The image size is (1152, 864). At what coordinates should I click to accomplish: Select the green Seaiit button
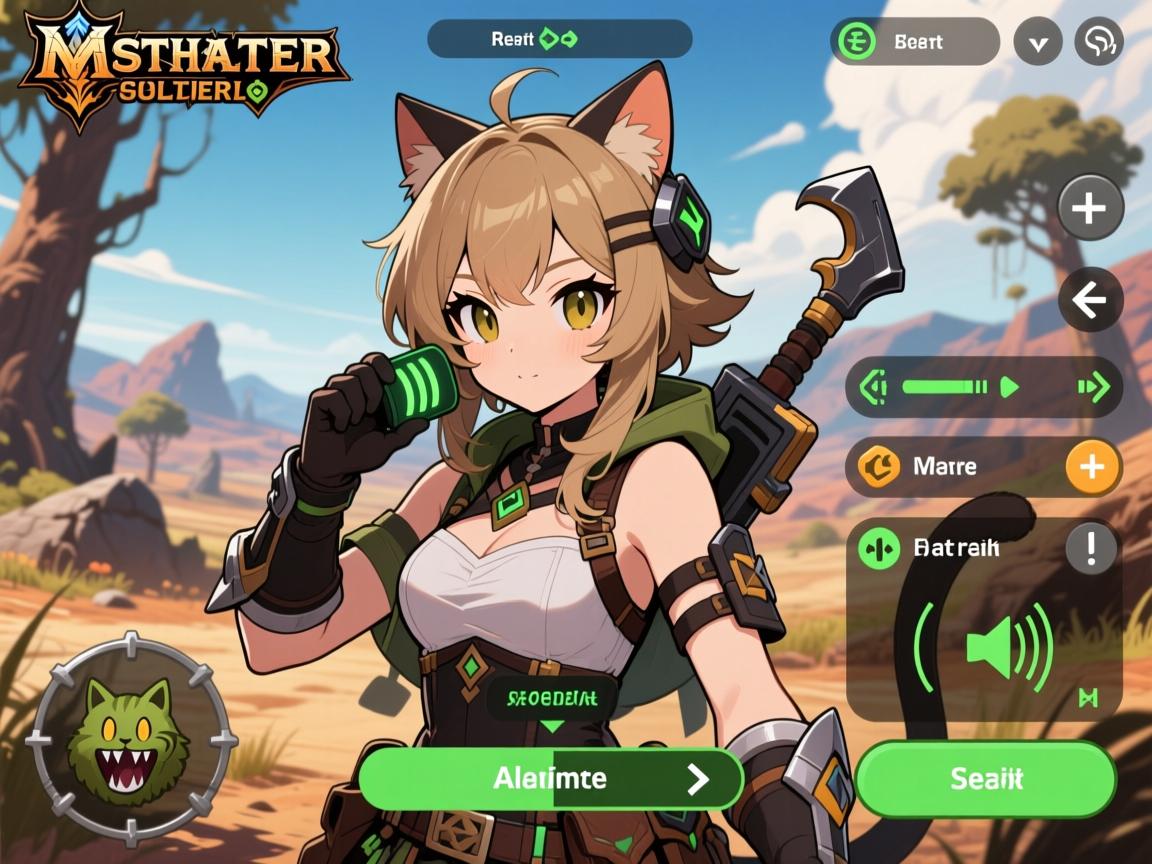point(985,779)
